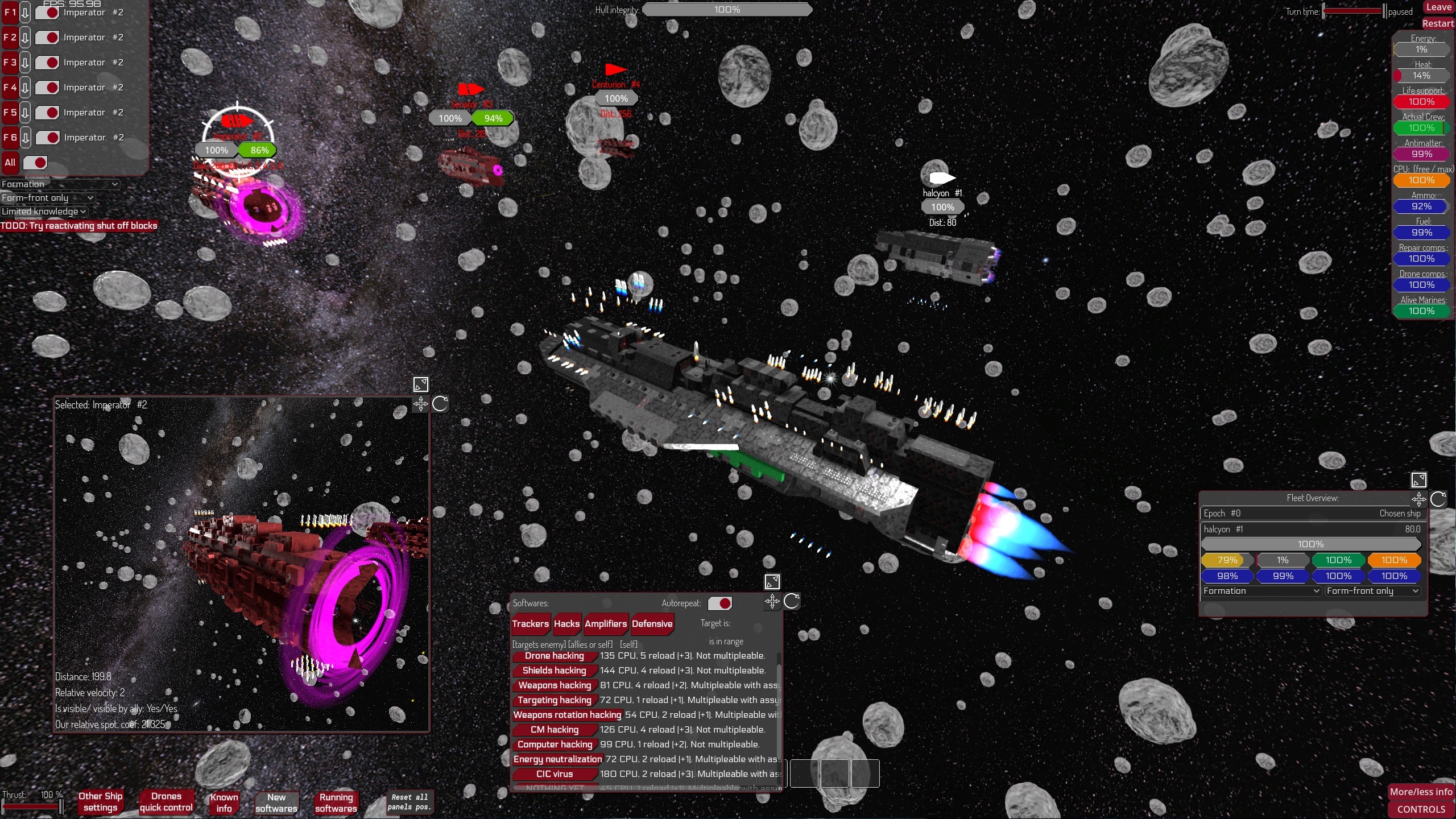
Task: Run the CIC virus software
Action: [x=554, y=774]
